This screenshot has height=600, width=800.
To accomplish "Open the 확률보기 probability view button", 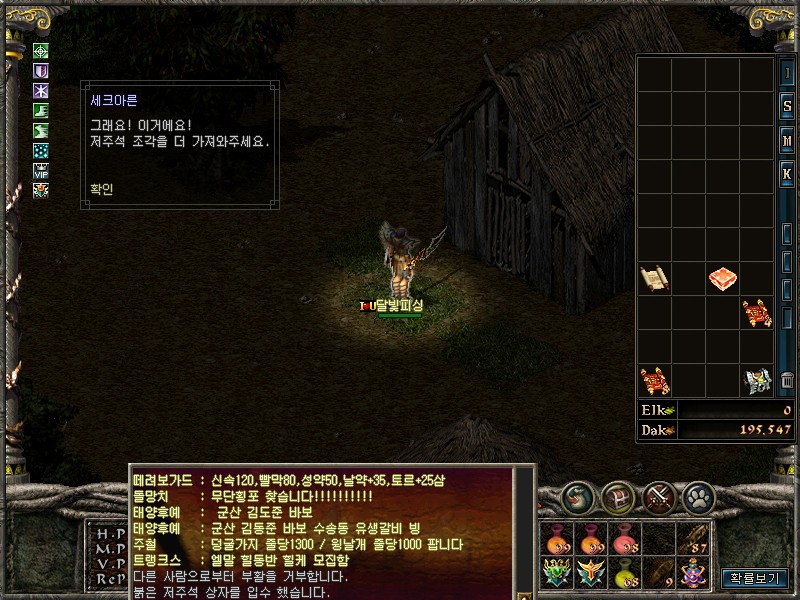I will [755, 577].
